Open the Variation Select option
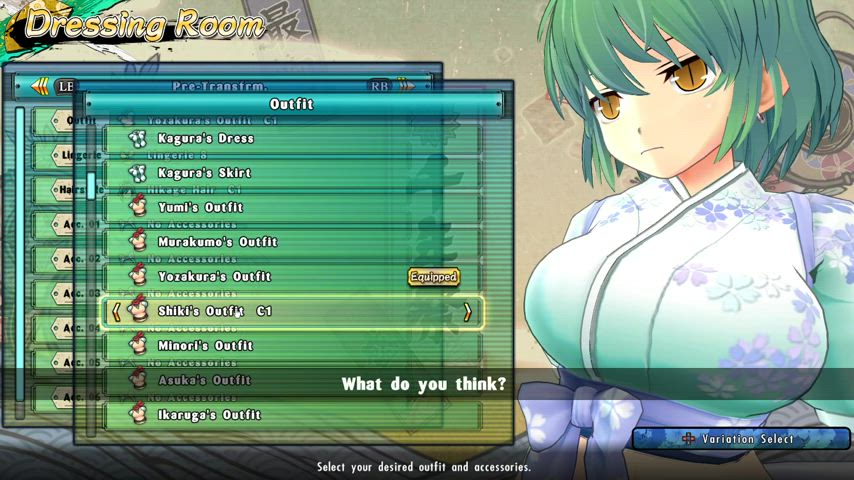The height and width of the screenshot is (480, 854). tap(741, 439)
